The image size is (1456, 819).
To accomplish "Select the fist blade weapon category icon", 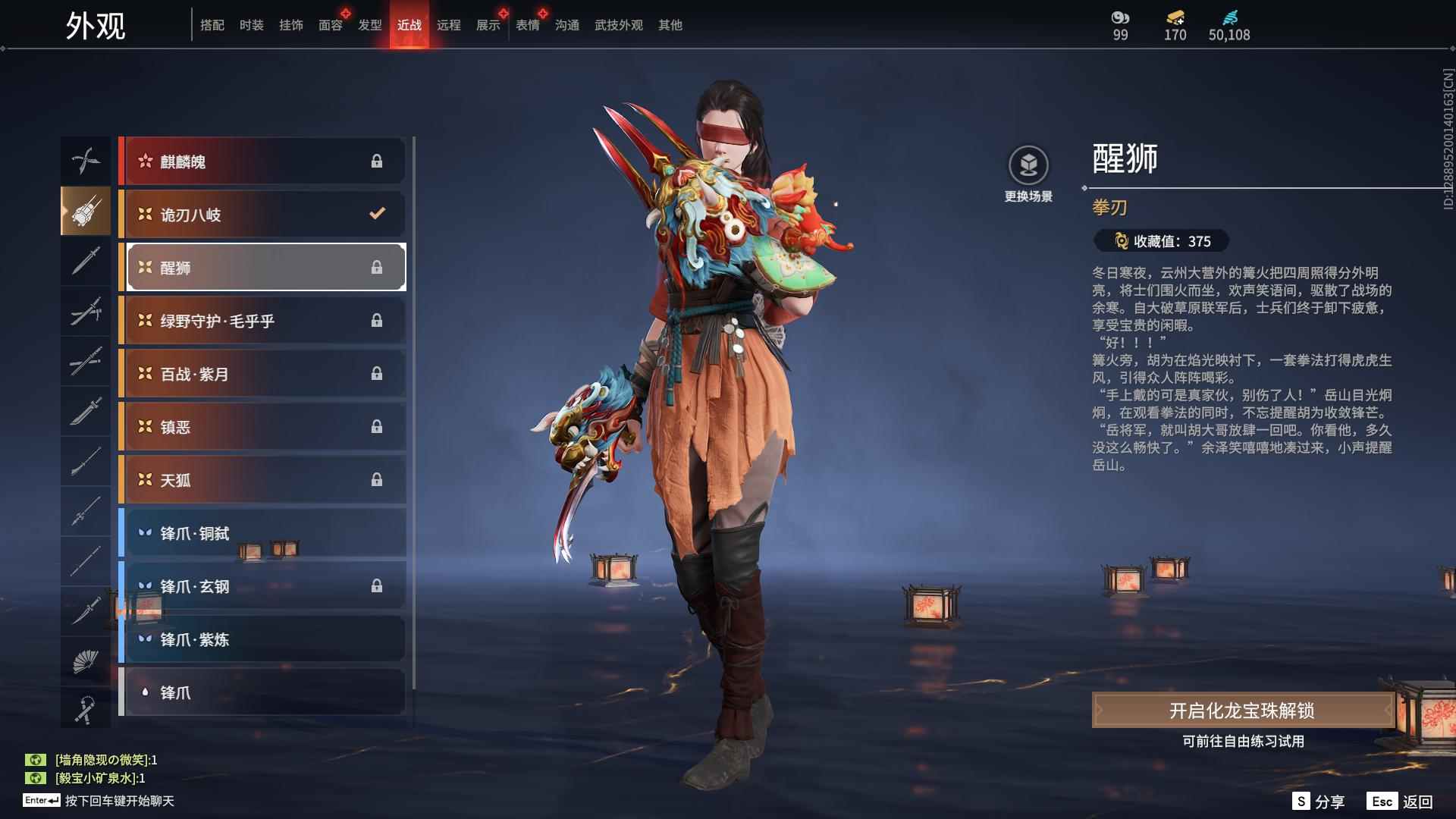I will (86, 211).
